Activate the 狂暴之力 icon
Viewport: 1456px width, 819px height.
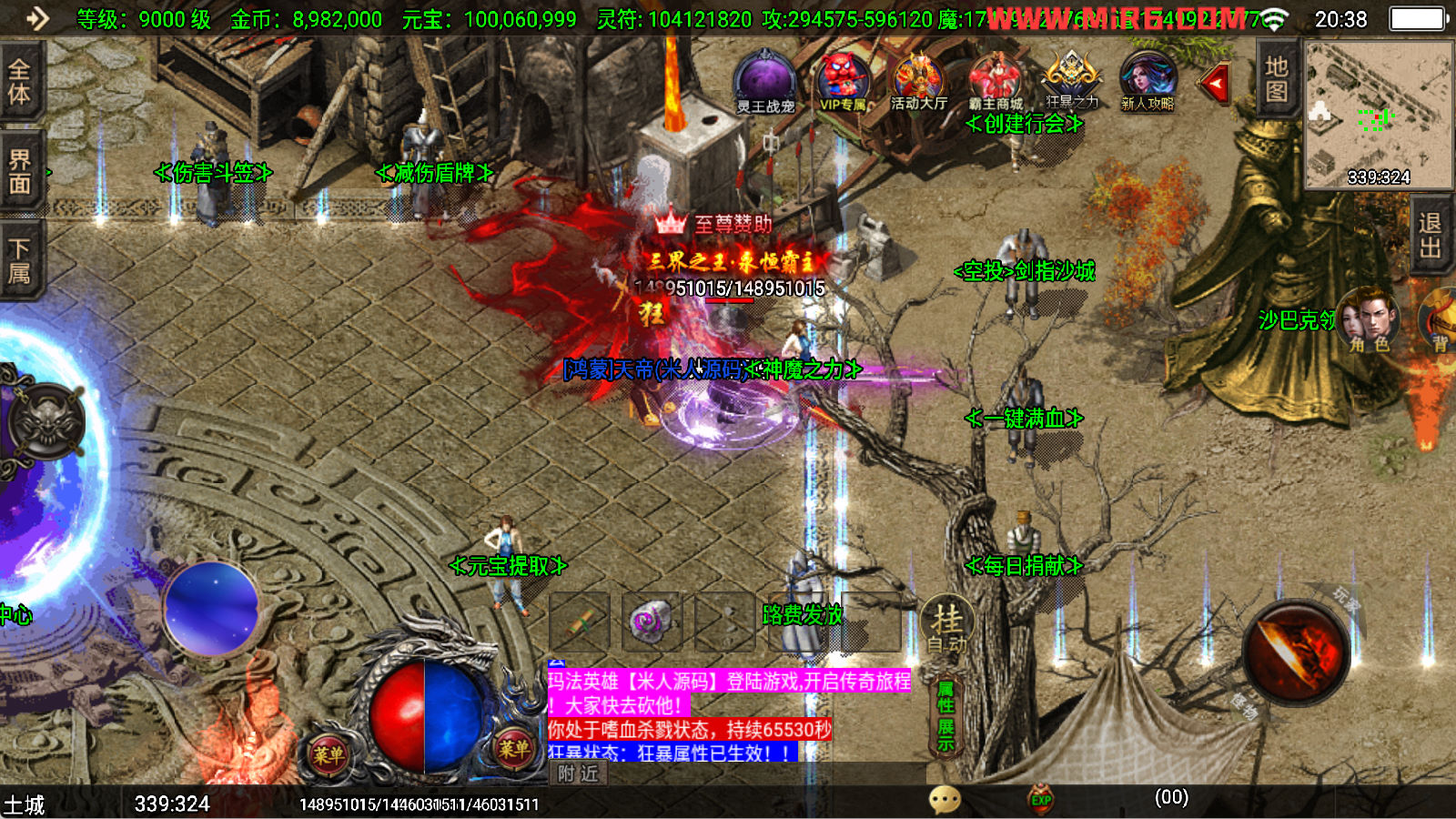[1072, 80]
